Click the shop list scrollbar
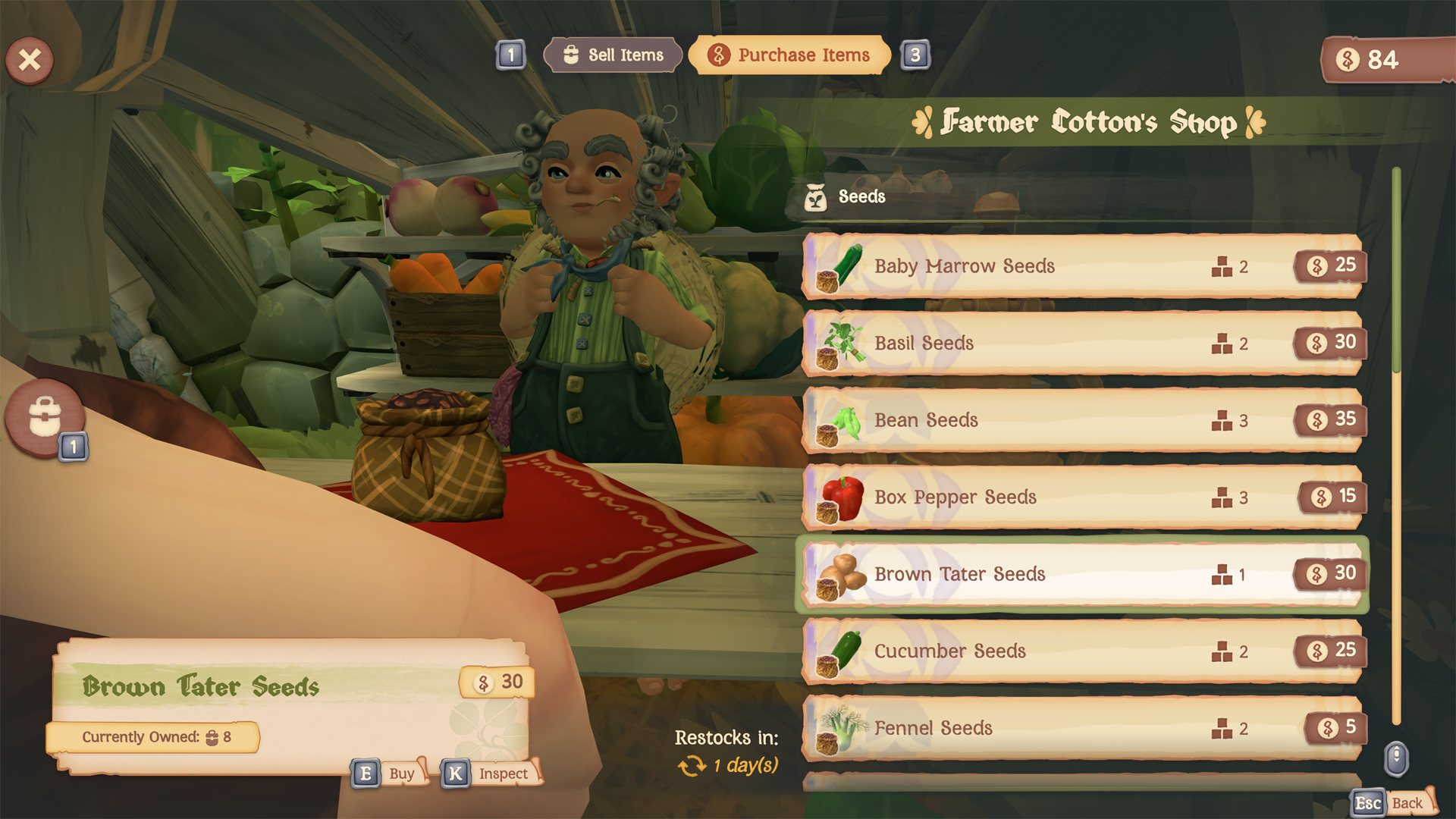The image size is (1456, 819). tap(1396, 446)
